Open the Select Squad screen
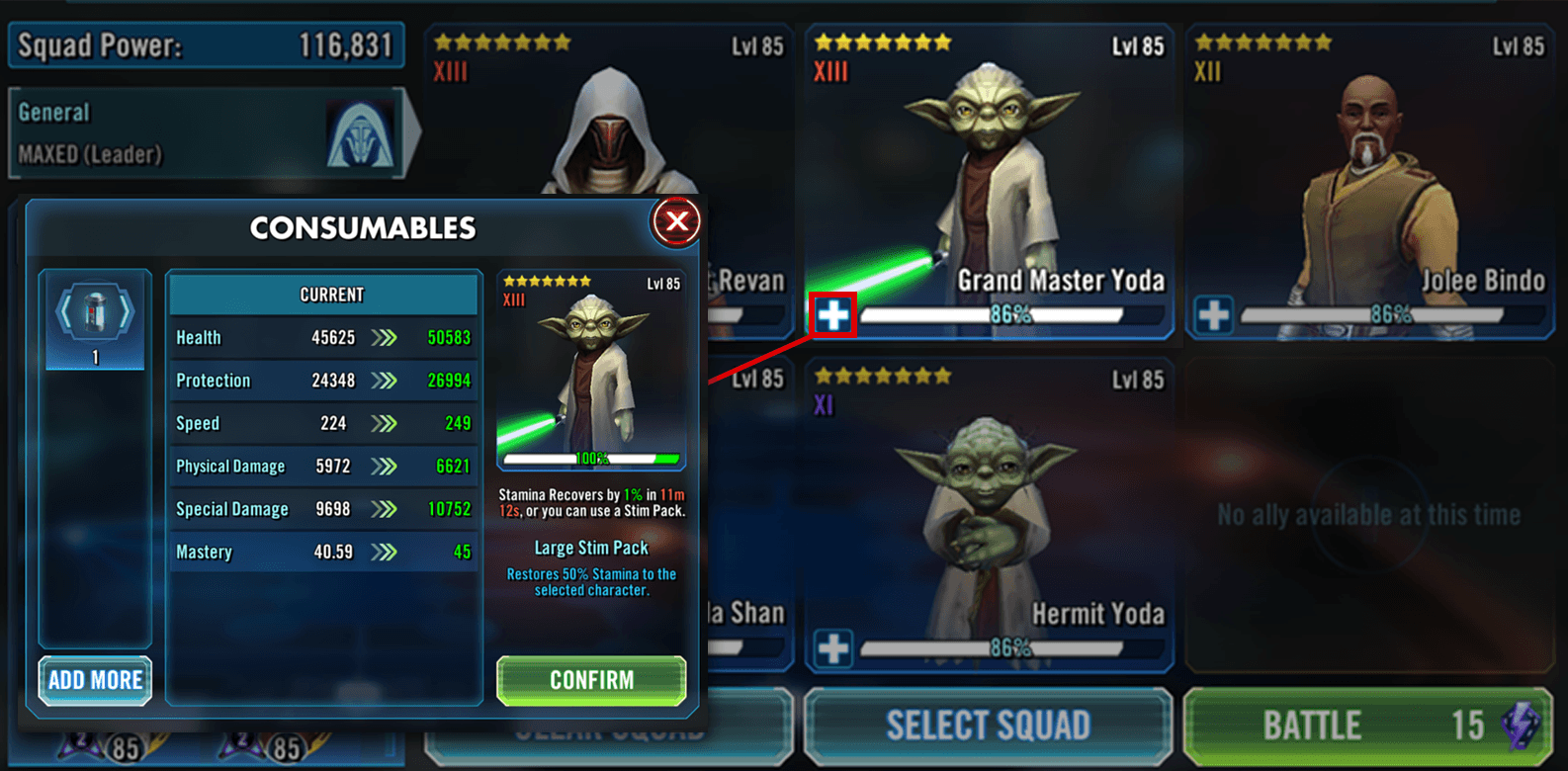This screenshot has width=1568, height=771. [988, 726]
